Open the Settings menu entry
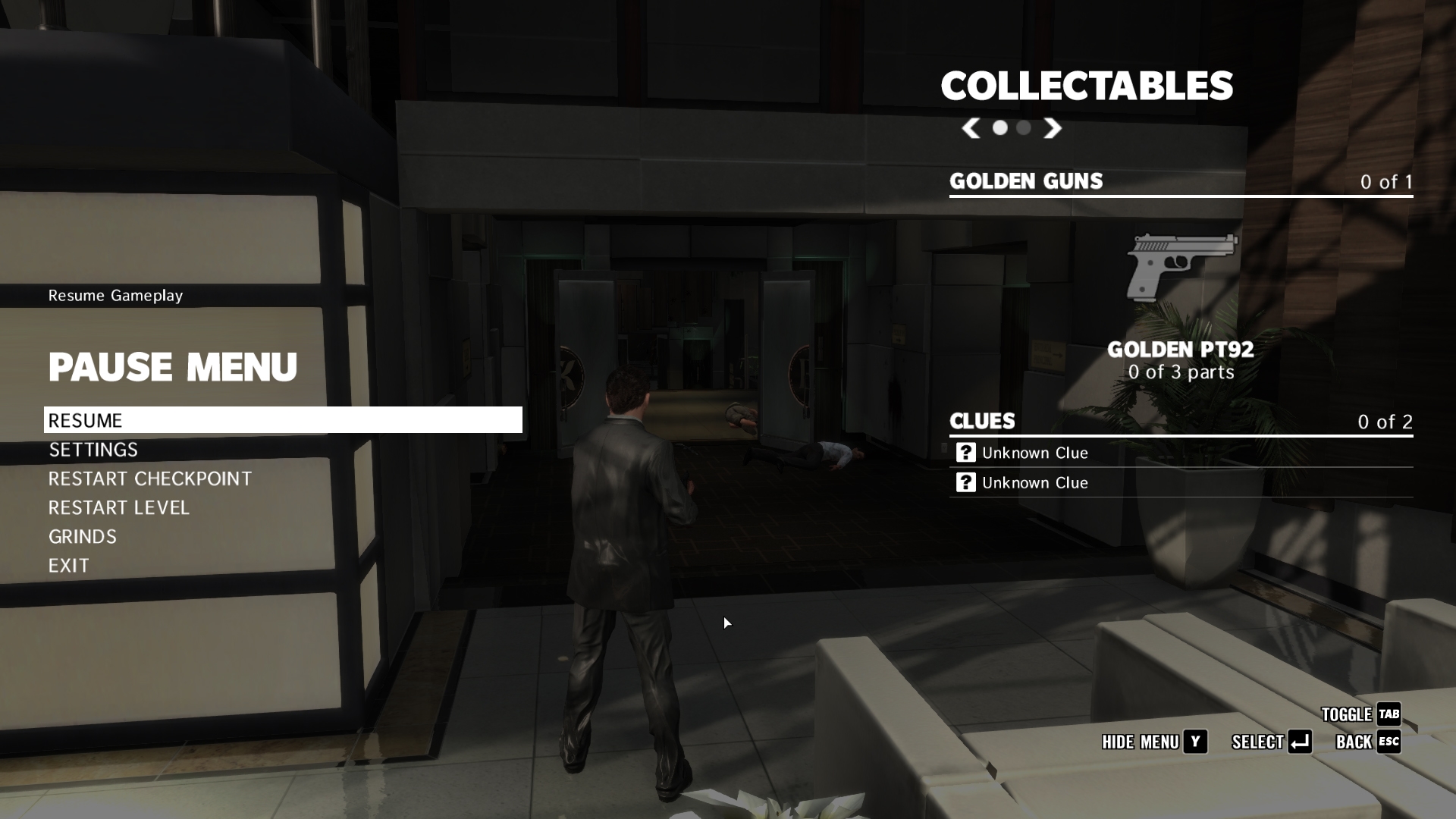1456x819 pixels. click(x=93, y=450)
